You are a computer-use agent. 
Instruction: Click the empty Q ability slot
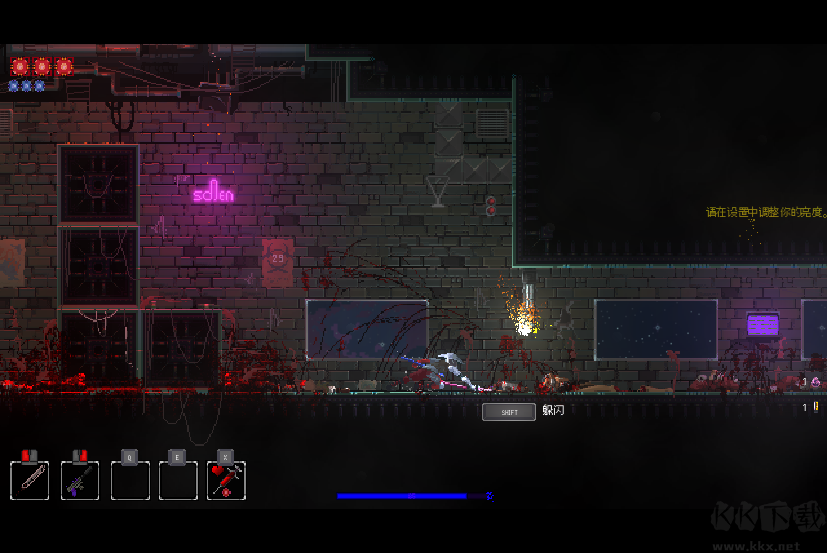click(130, 479)
